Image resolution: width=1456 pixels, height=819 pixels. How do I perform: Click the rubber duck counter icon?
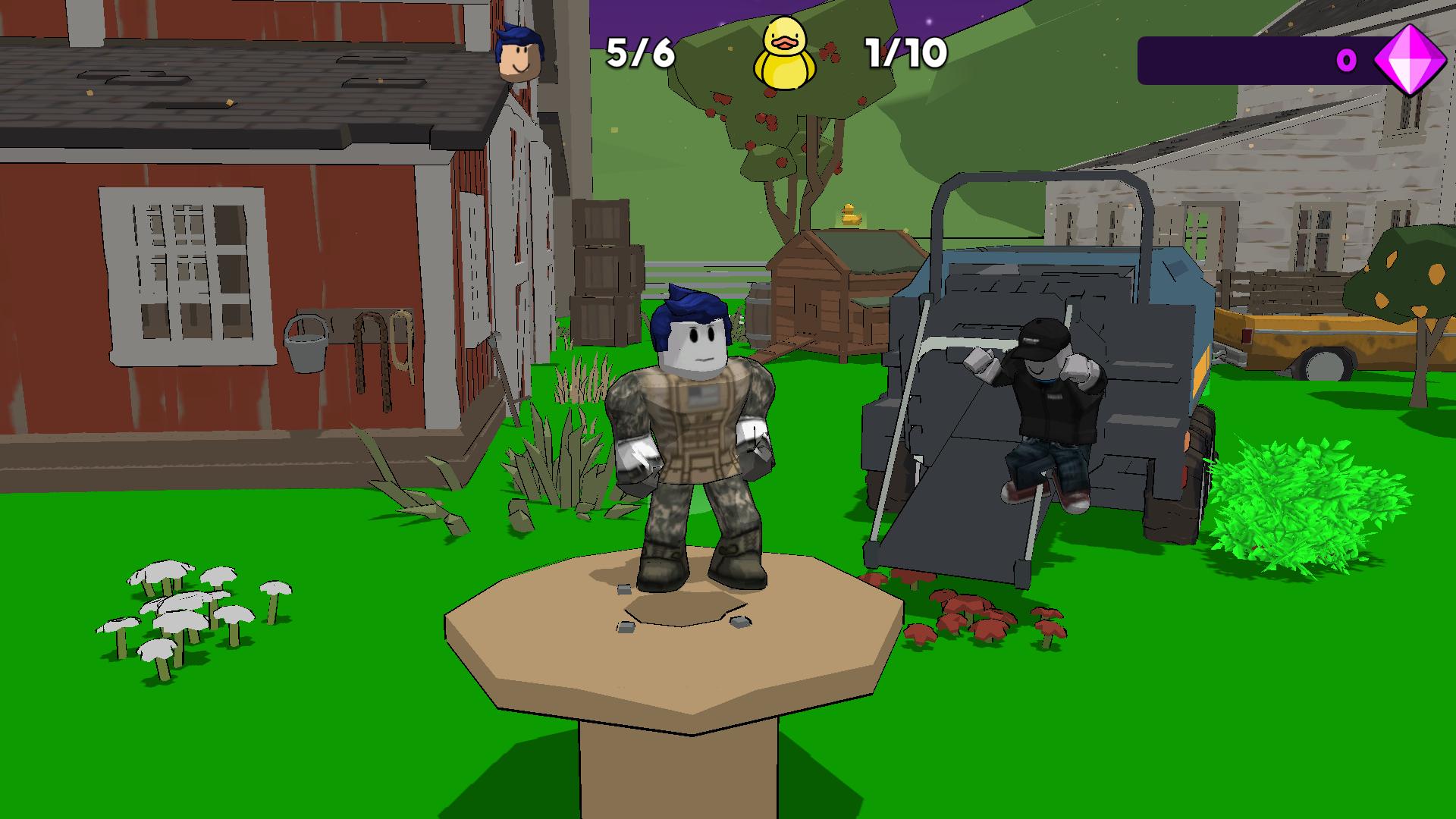click(785, 53)
